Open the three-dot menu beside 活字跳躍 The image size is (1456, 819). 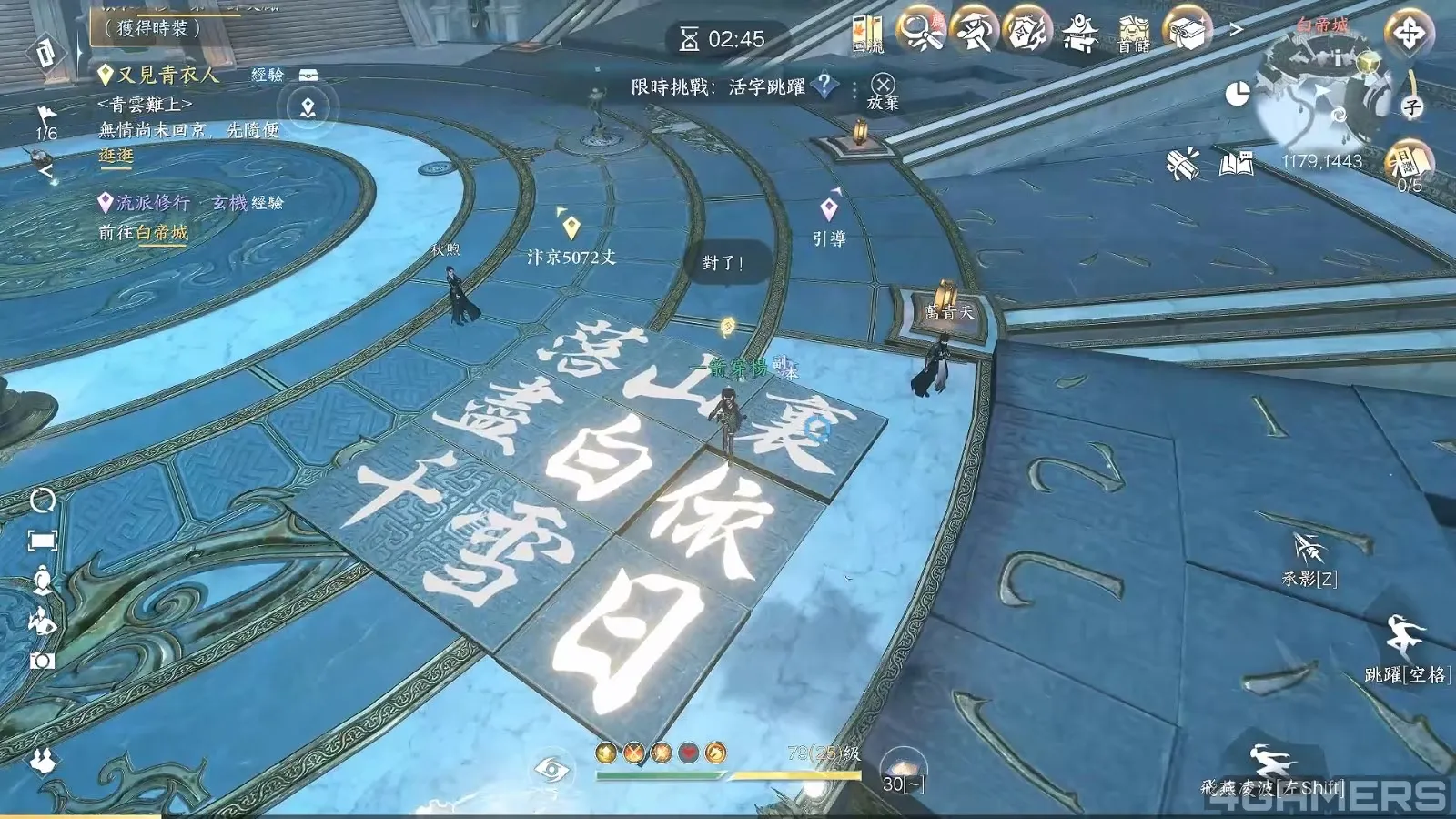point(854,88)
